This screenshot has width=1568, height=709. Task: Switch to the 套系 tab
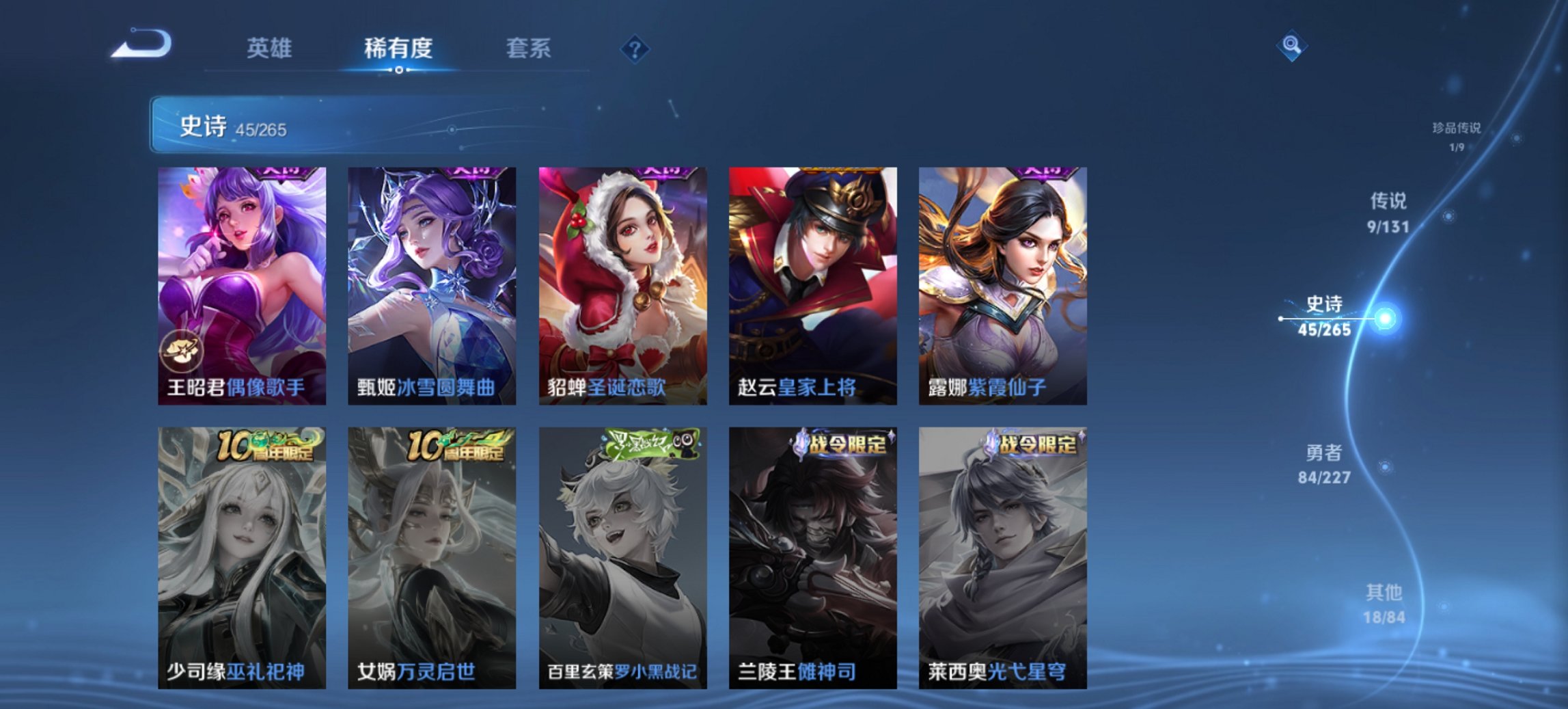528,49
